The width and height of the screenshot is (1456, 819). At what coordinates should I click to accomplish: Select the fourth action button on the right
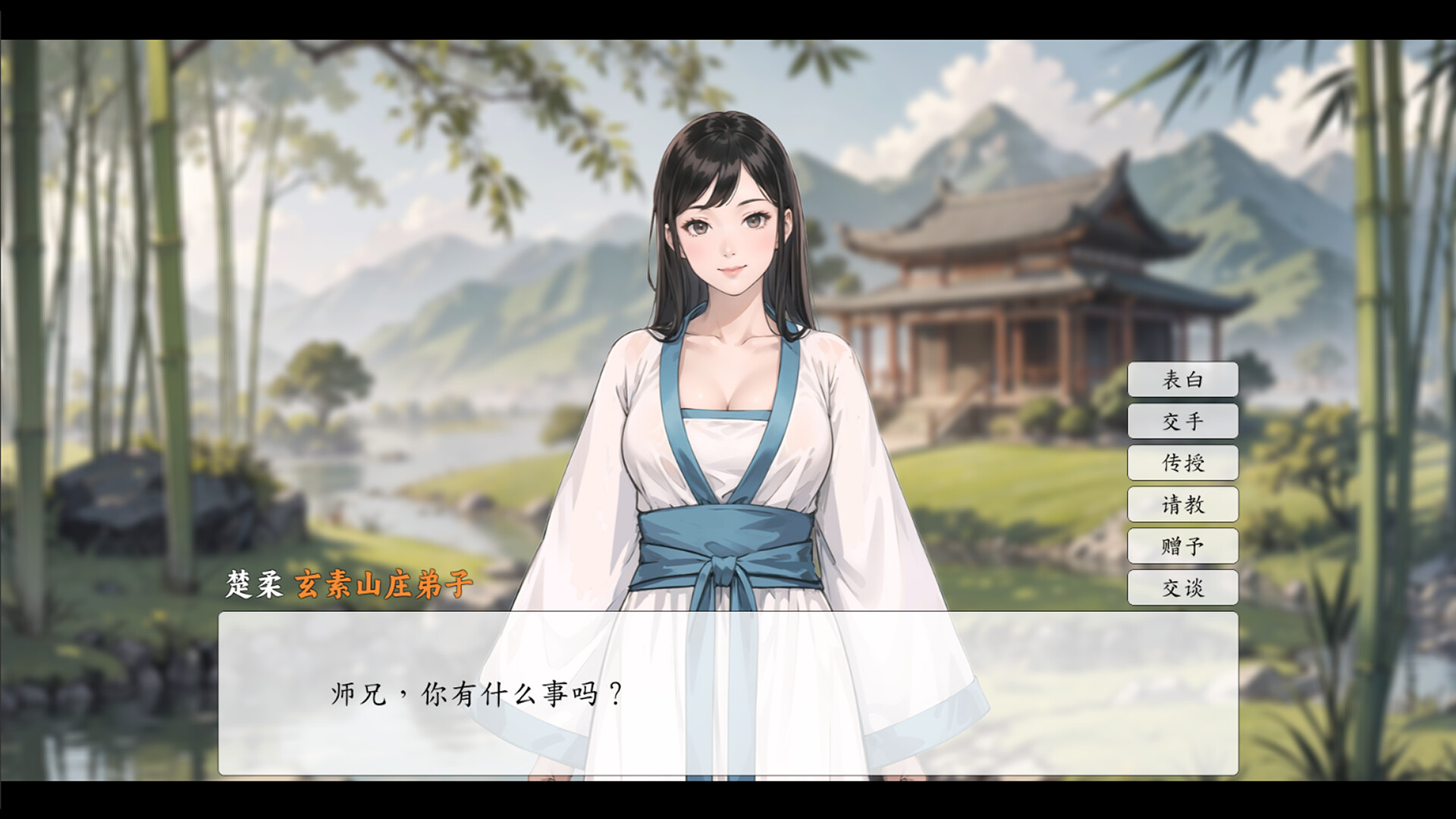1183,504
